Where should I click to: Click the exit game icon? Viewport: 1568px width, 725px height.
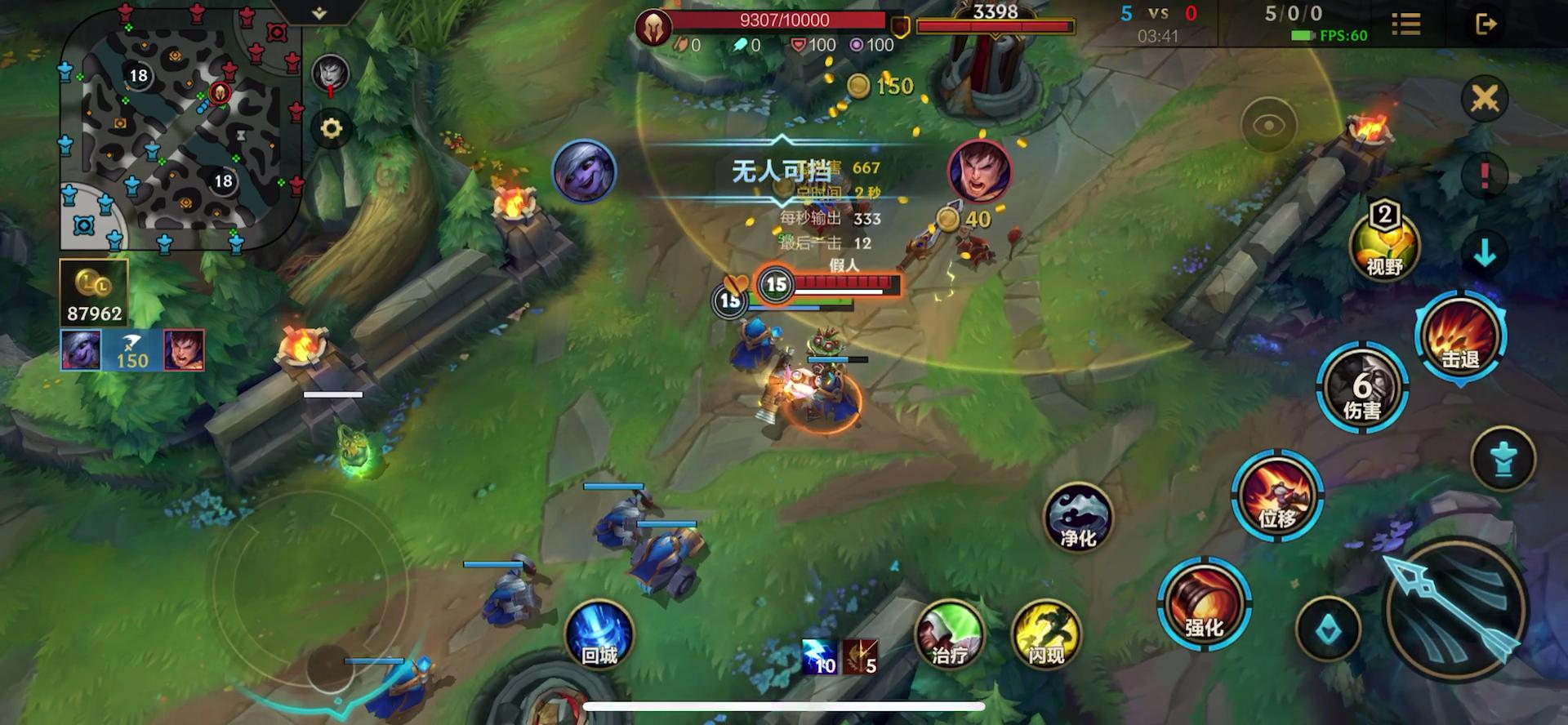pyautogui.click(x=1486, y=24)
